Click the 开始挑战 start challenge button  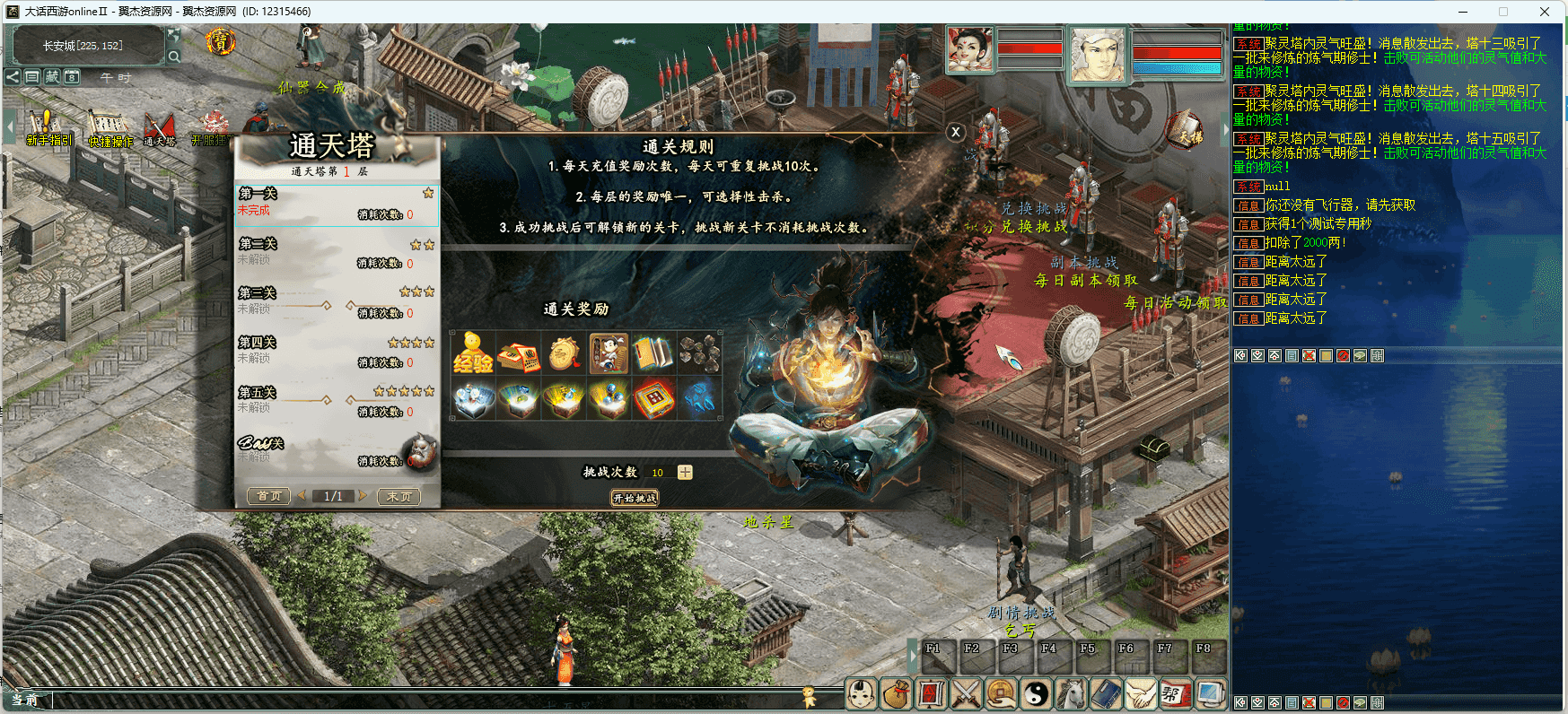[x=635, y=498]
